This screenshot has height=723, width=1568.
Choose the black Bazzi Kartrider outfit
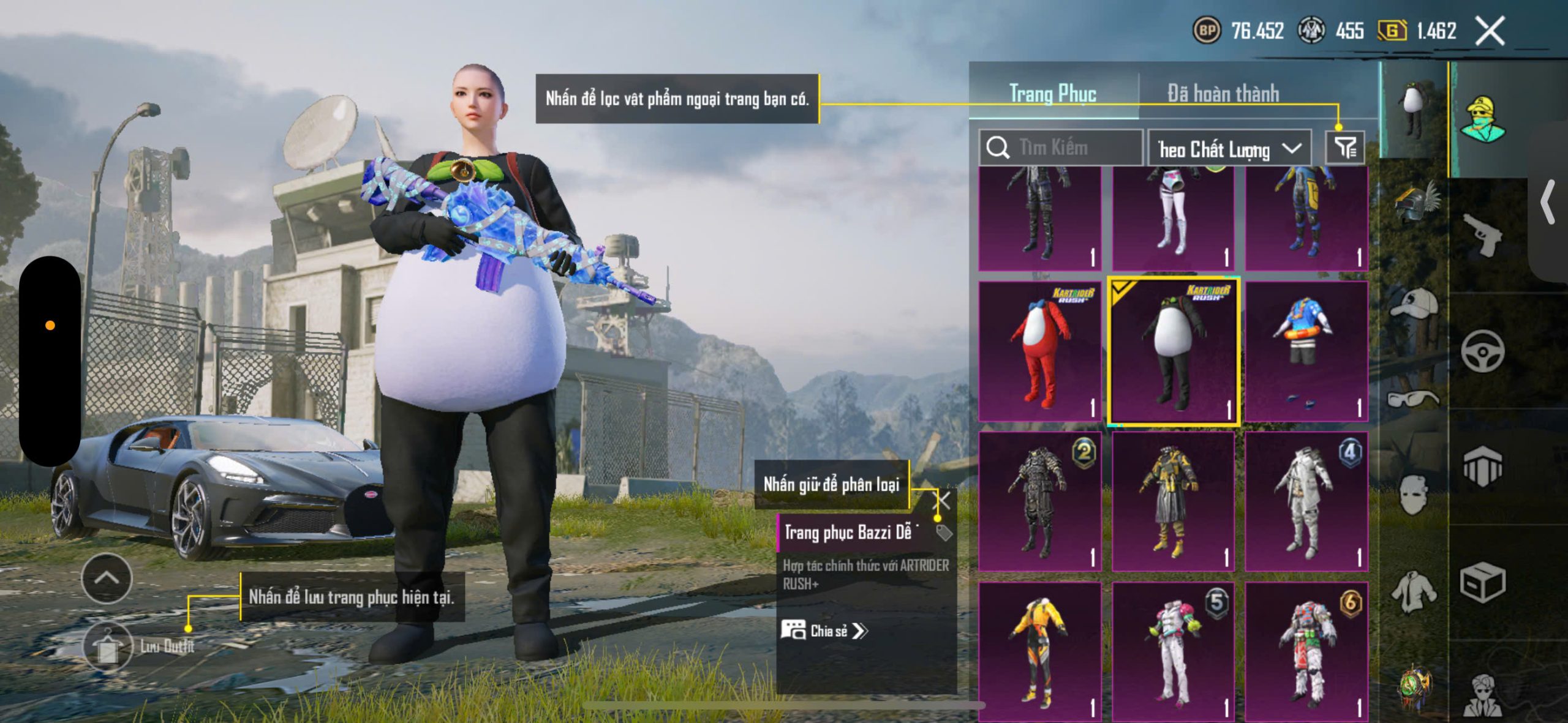1173,351
